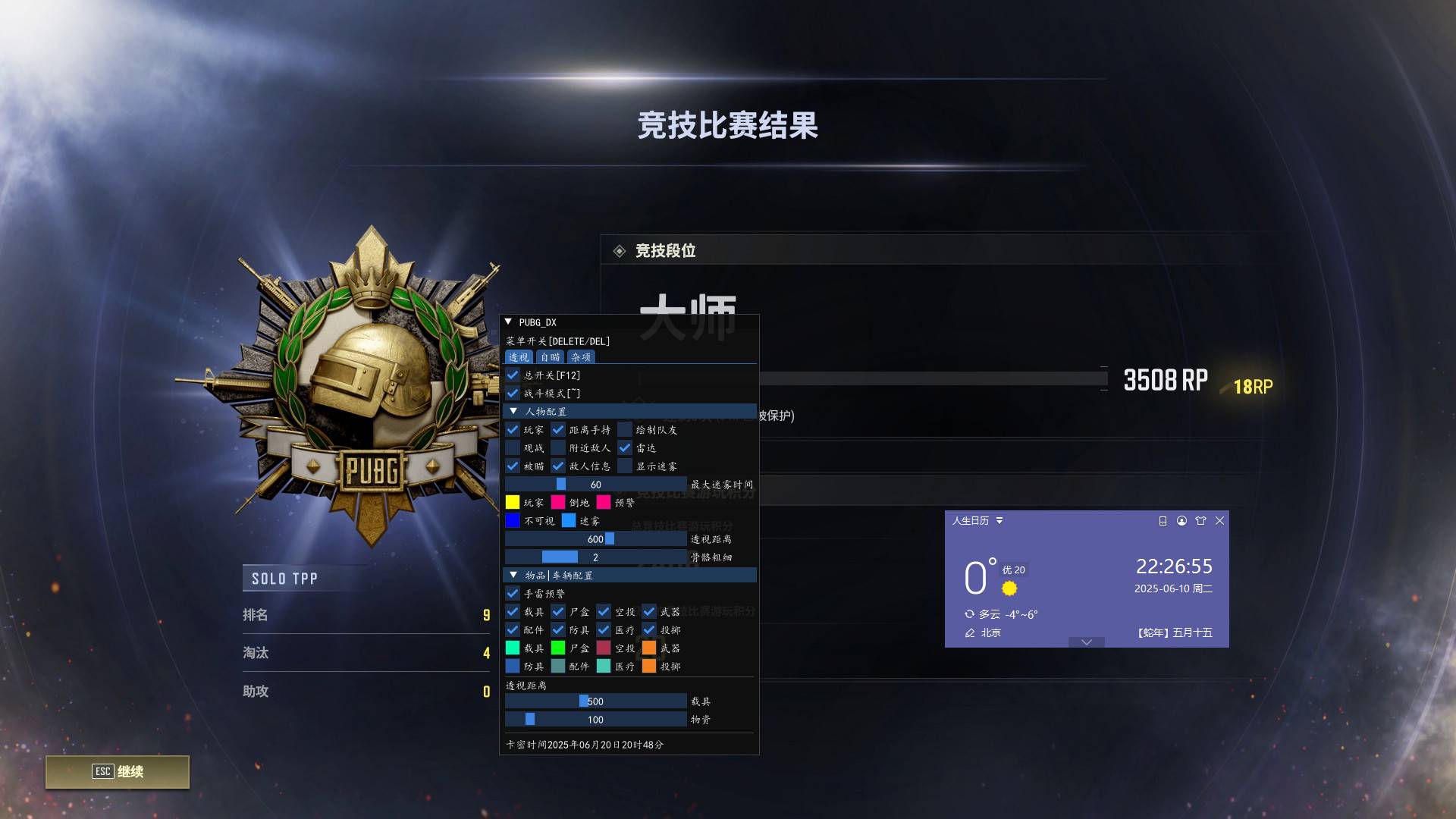Switch to the 杂项 tab
1456x819 pixels.
tap(581, 356)
